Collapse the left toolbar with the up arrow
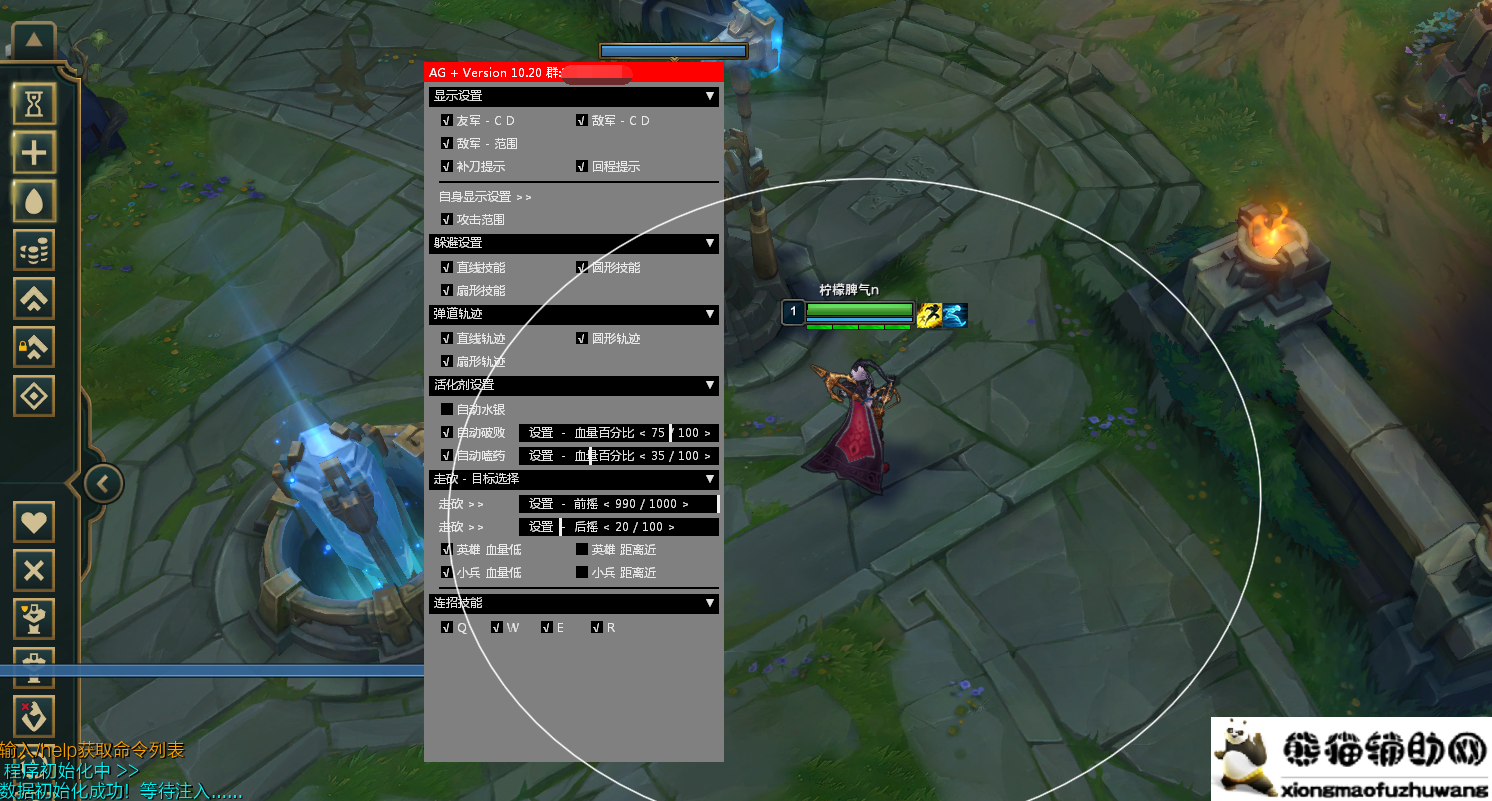 (34, 41)
